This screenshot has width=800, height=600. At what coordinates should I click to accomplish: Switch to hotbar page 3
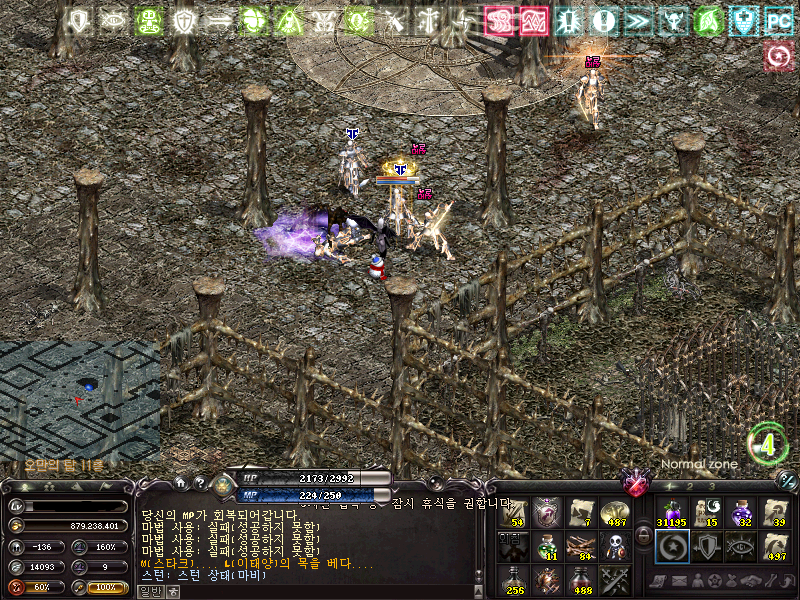tap(711, 486)
